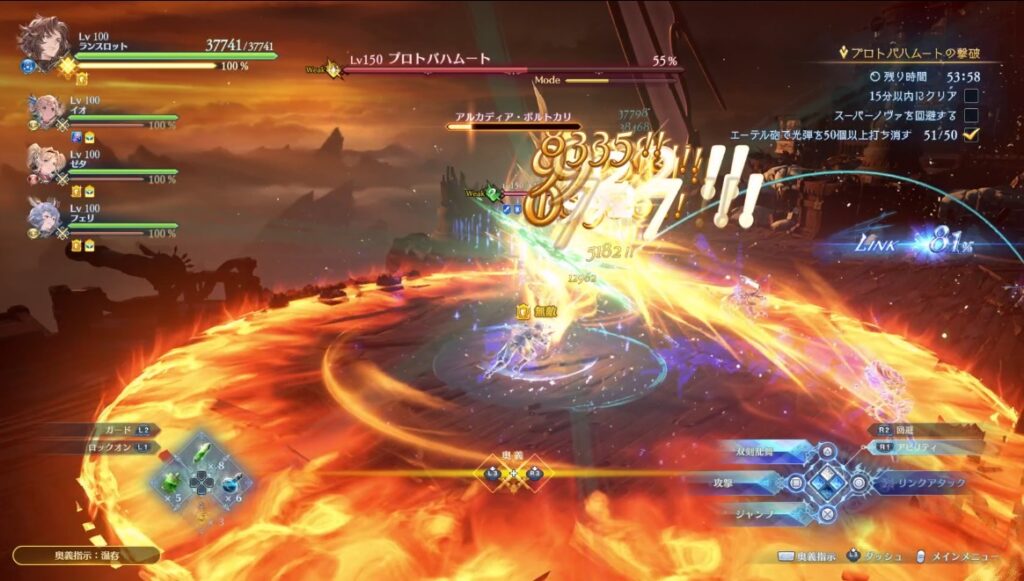
Task: Pick Zeta's party portrait
Action: pyautogui.click(x=47, y=163)
